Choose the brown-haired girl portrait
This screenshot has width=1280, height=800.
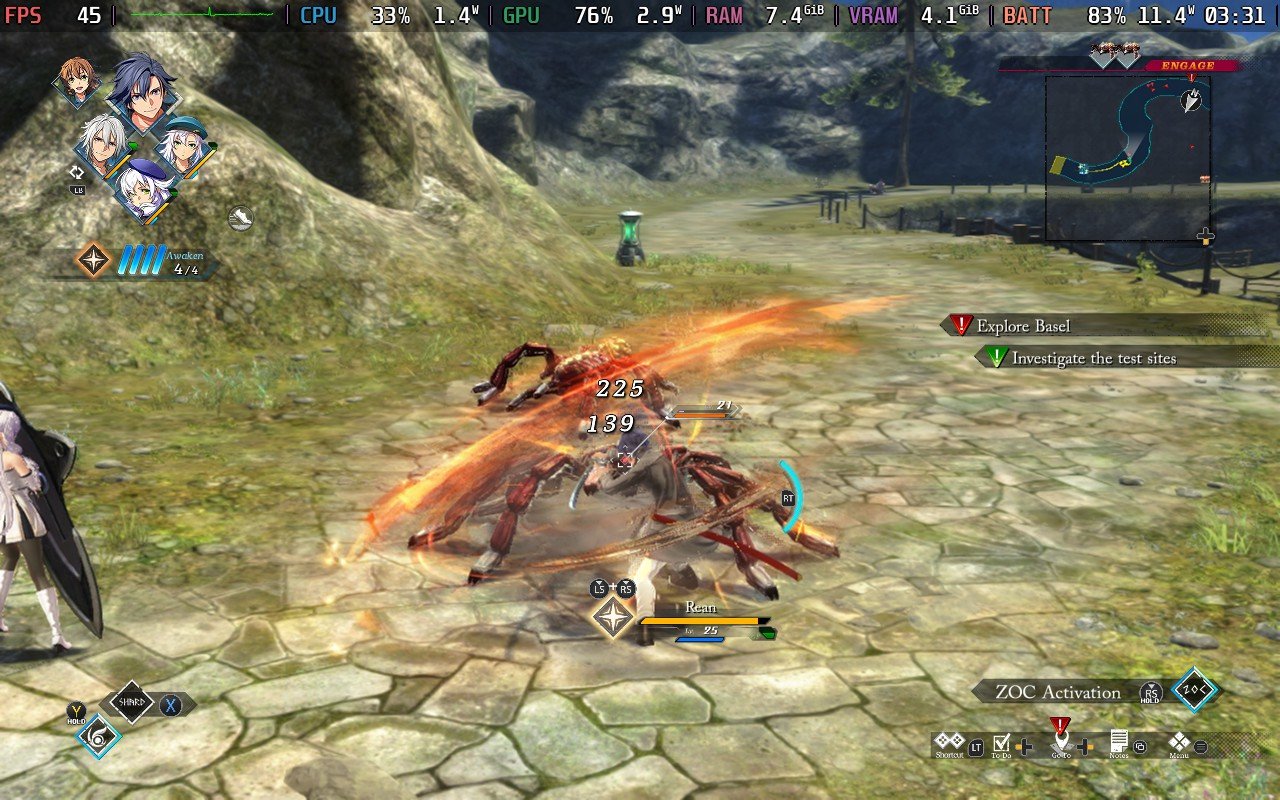point(78,81)
